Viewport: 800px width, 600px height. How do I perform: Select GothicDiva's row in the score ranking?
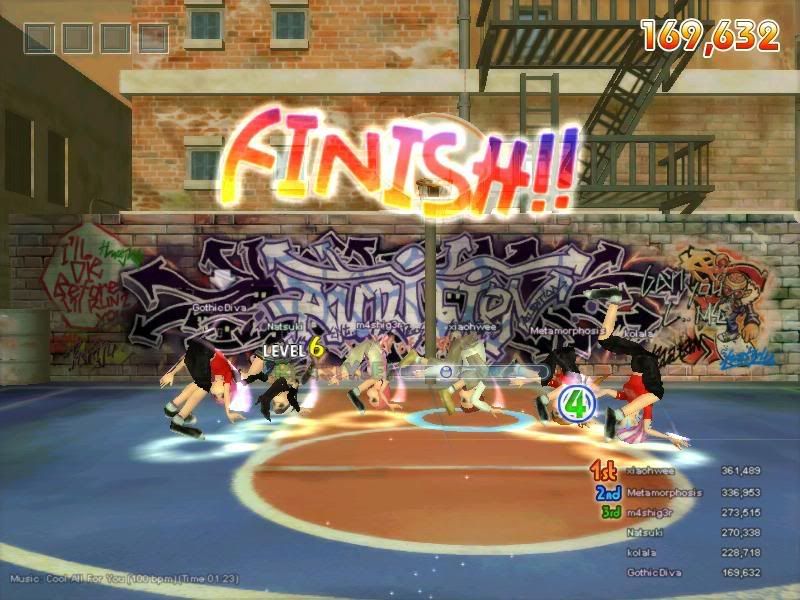[680, 573]
